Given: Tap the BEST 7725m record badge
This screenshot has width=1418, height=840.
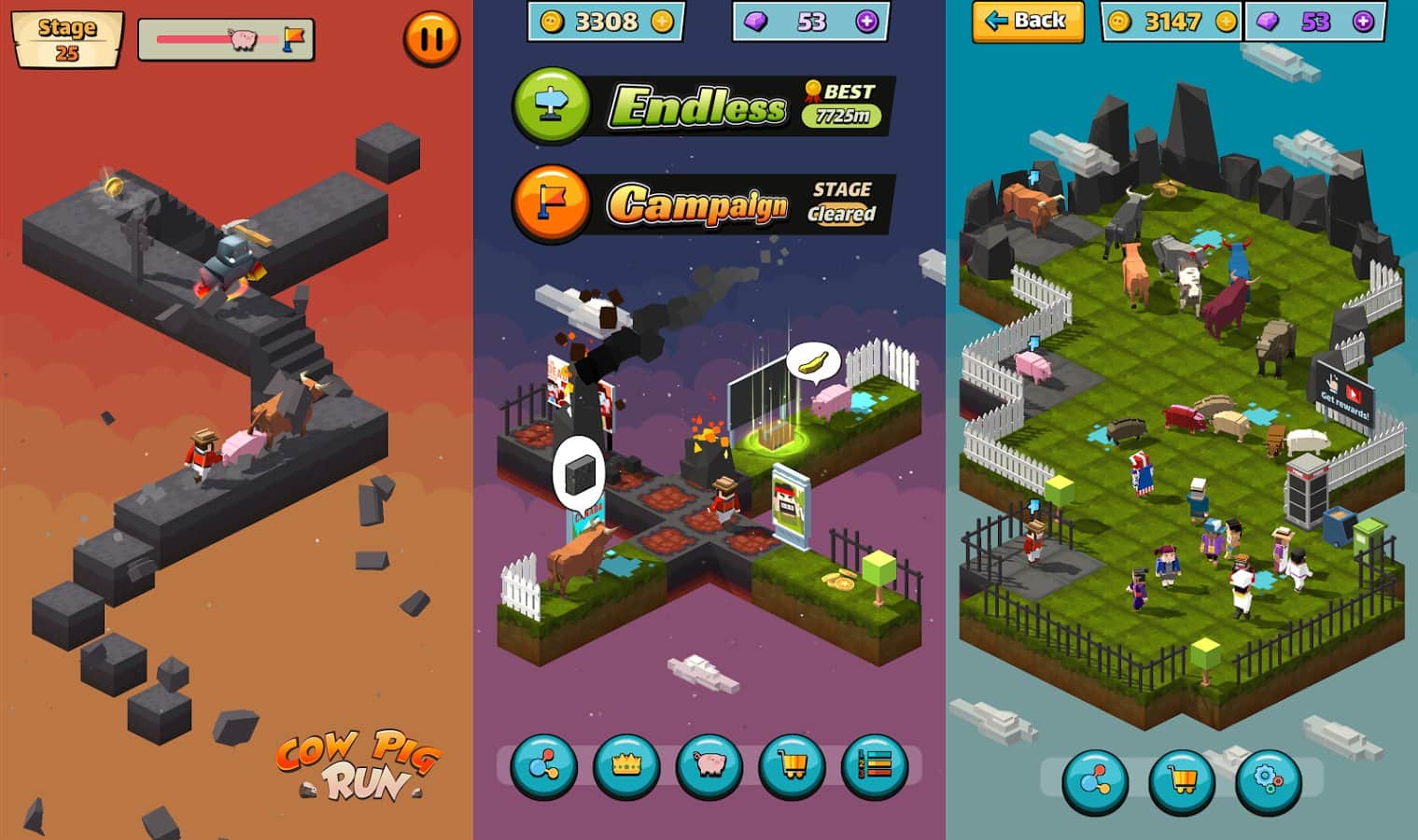Looking at the screenshot, I should [837, 103].
